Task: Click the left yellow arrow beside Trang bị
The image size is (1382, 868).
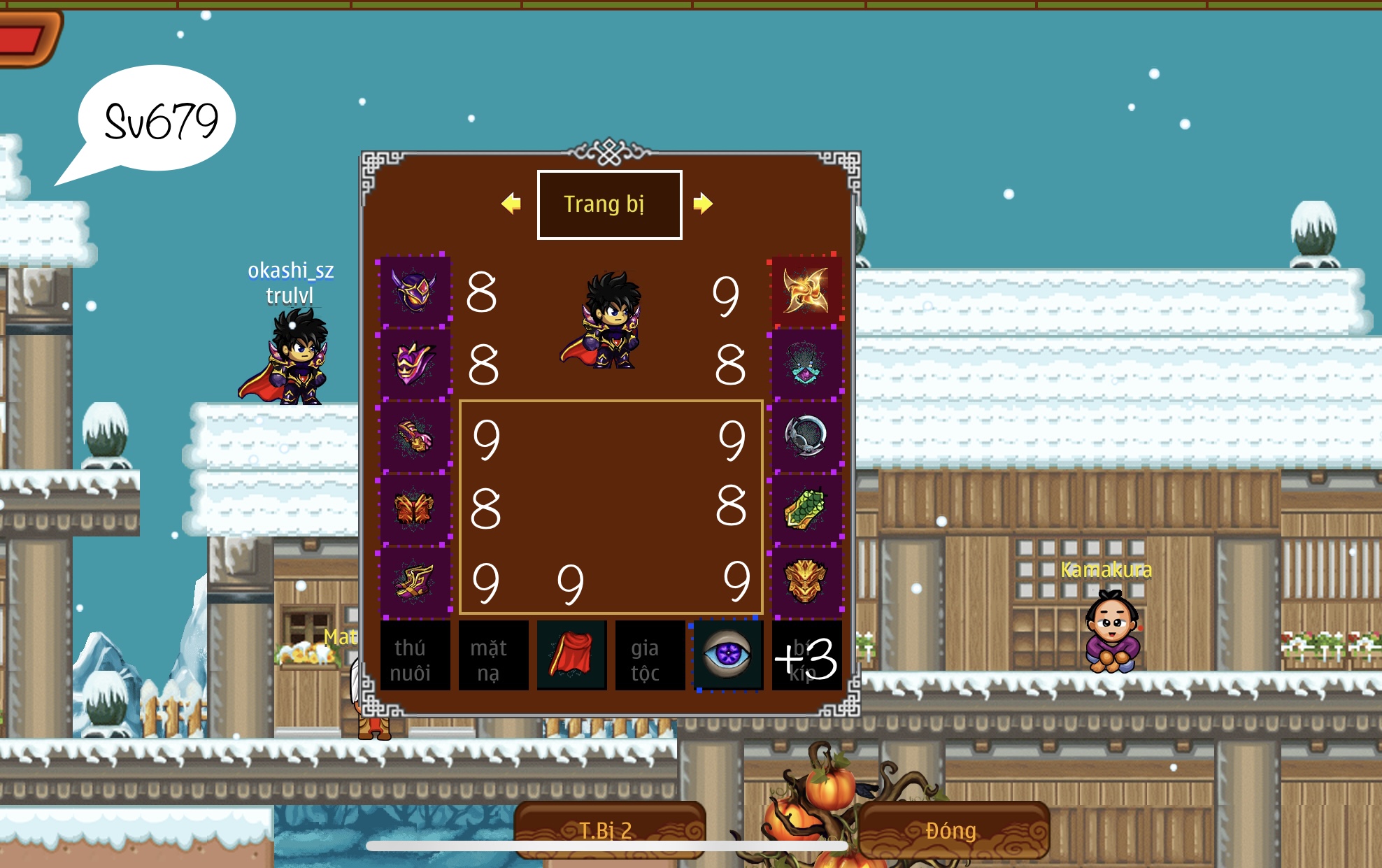Action: [511, 204]
